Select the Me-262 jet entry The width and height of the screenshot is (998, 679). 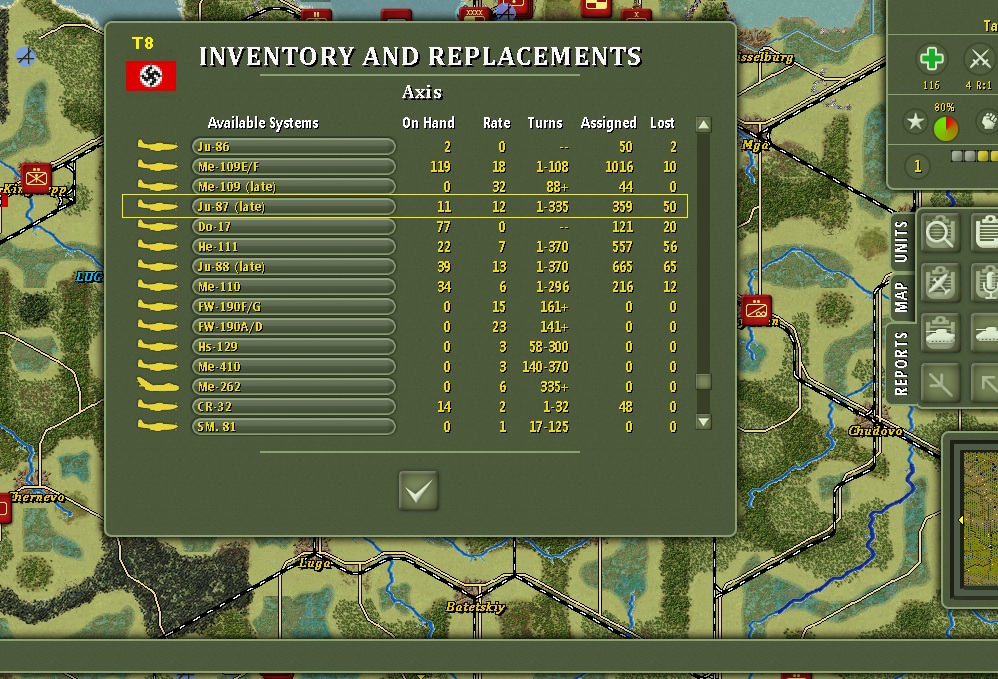point(293,387)
